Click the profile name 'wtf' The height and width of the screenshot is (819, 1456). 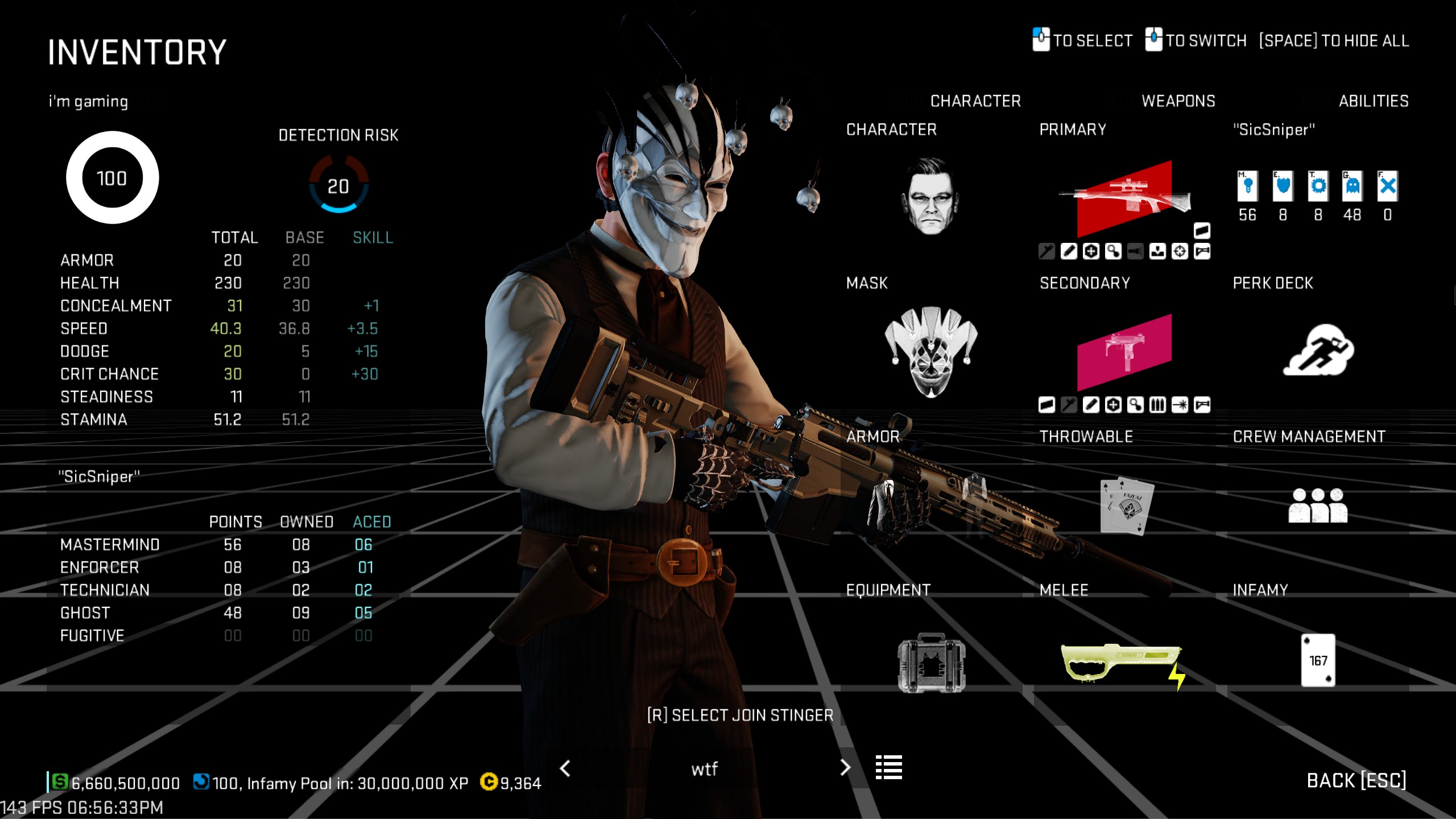coord(704,770)
